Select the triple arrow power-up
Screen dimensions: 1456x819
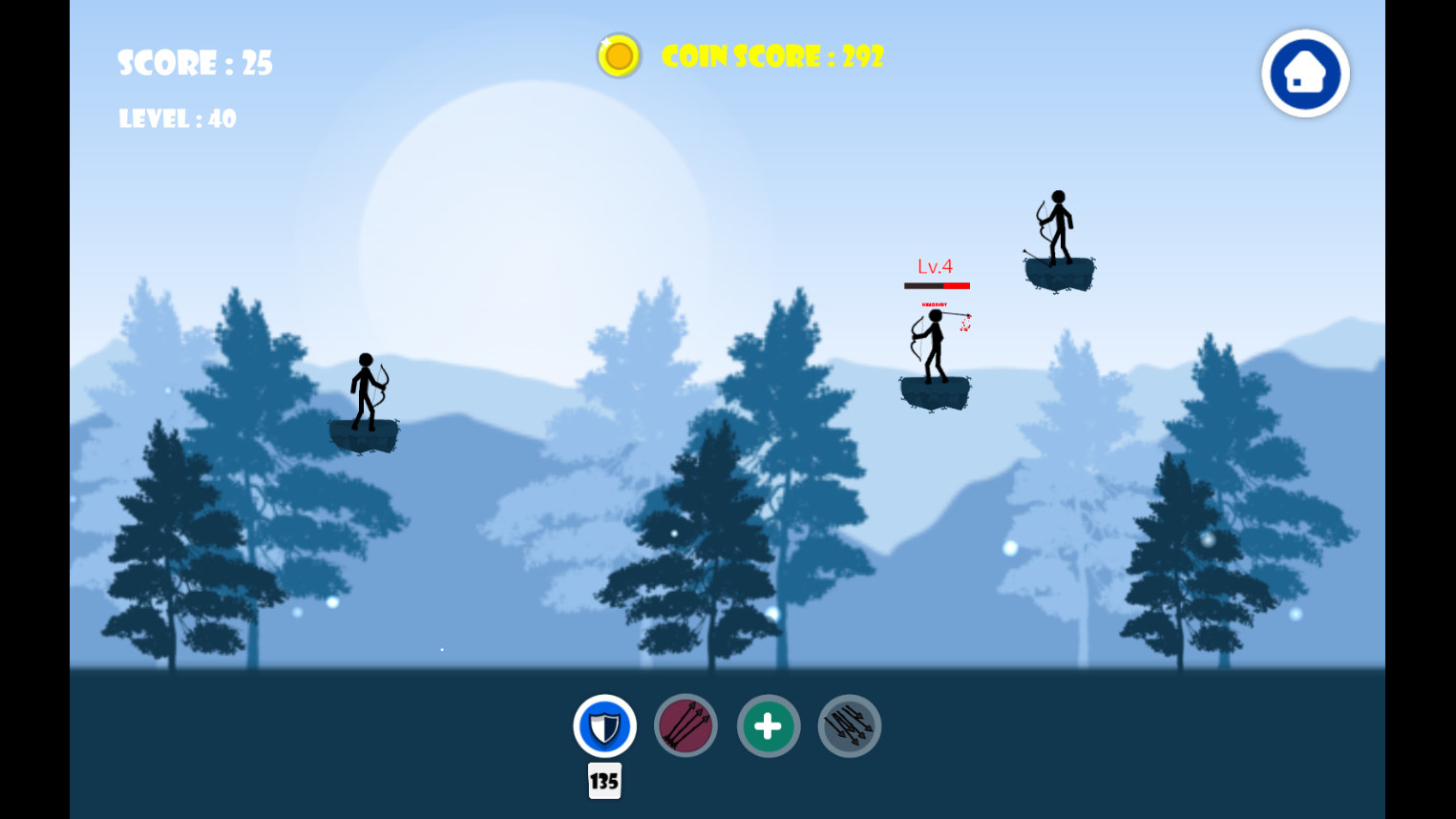click(x=686, y=725)
